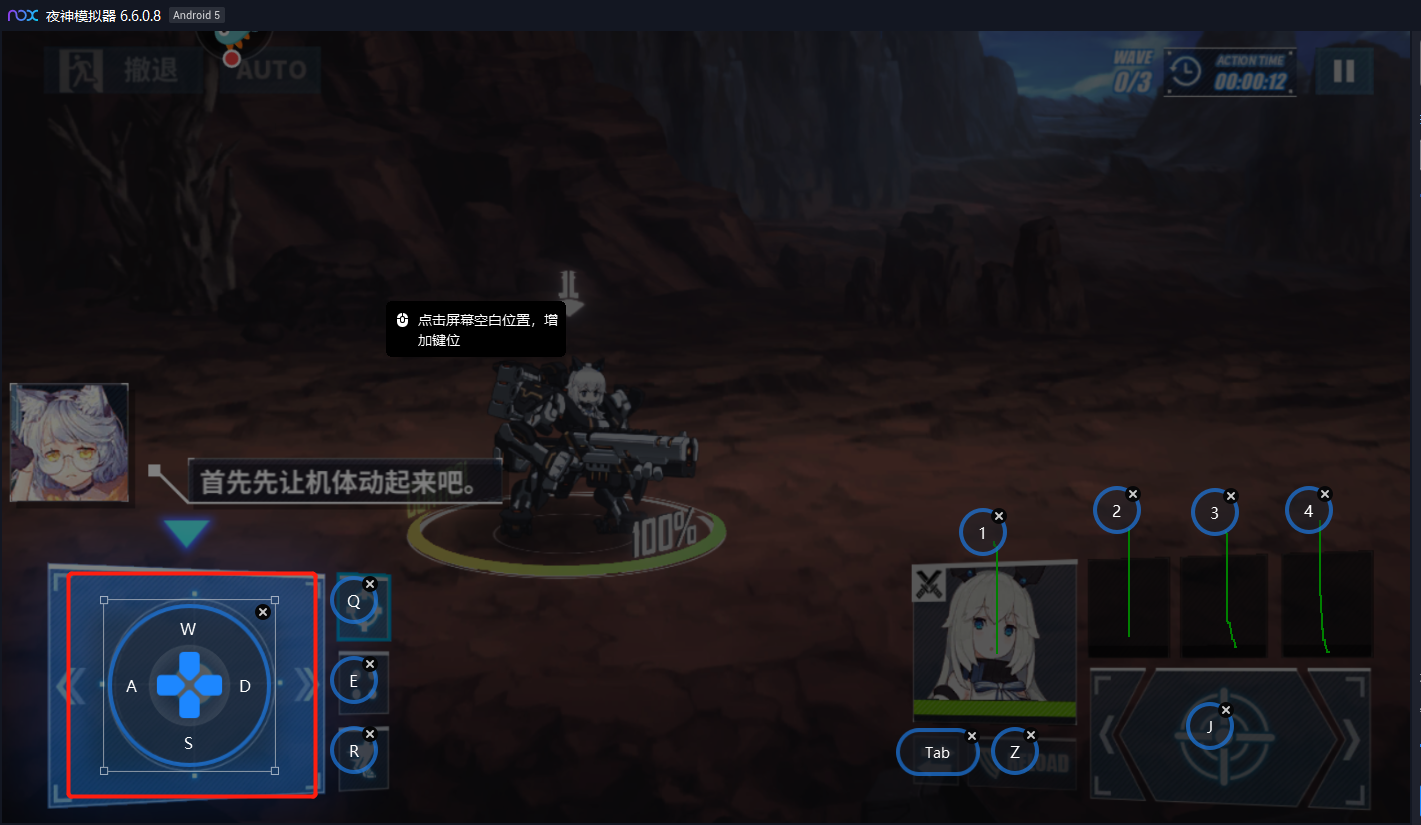Remove the Z keybind with its X

click(1031, 733)
